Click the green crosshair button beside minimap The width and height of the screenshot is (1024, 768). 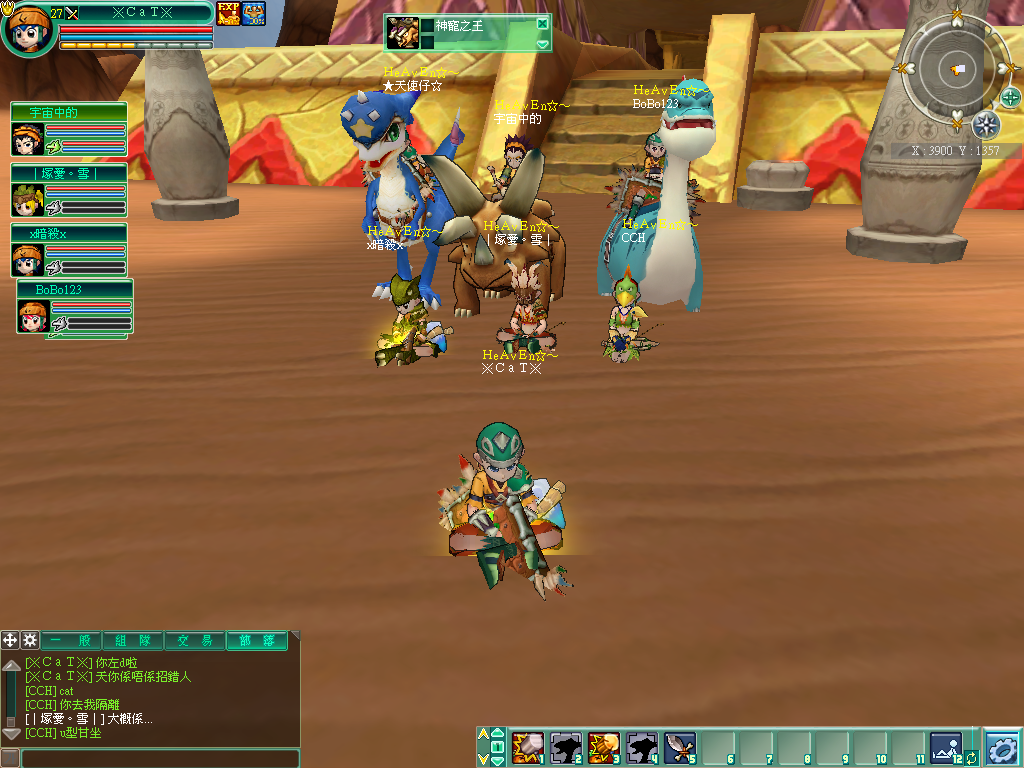tap(1011, 97)
